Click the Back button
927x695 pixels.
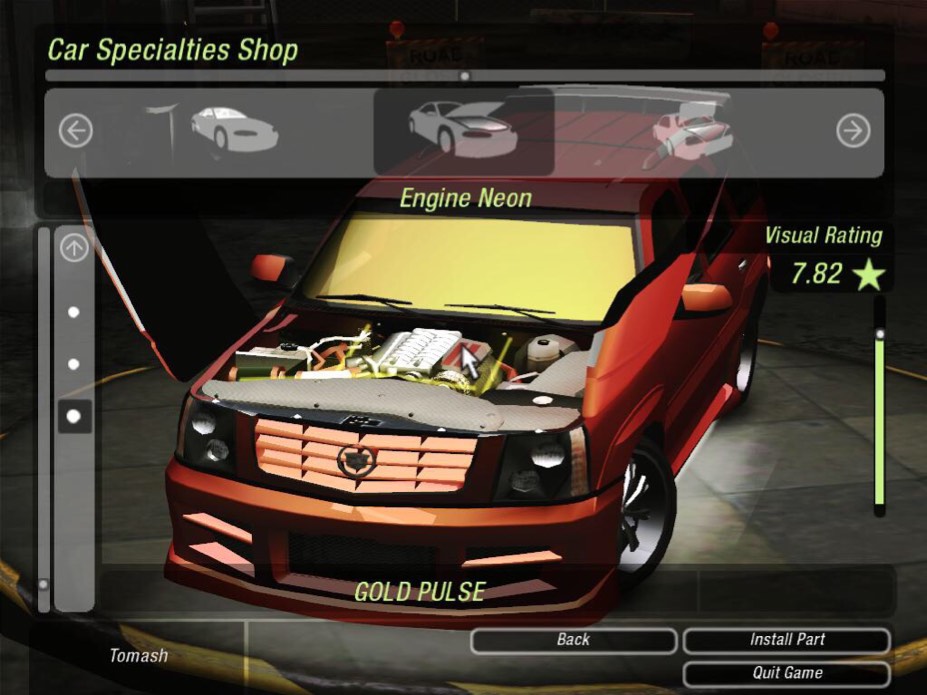pos(573,640)
